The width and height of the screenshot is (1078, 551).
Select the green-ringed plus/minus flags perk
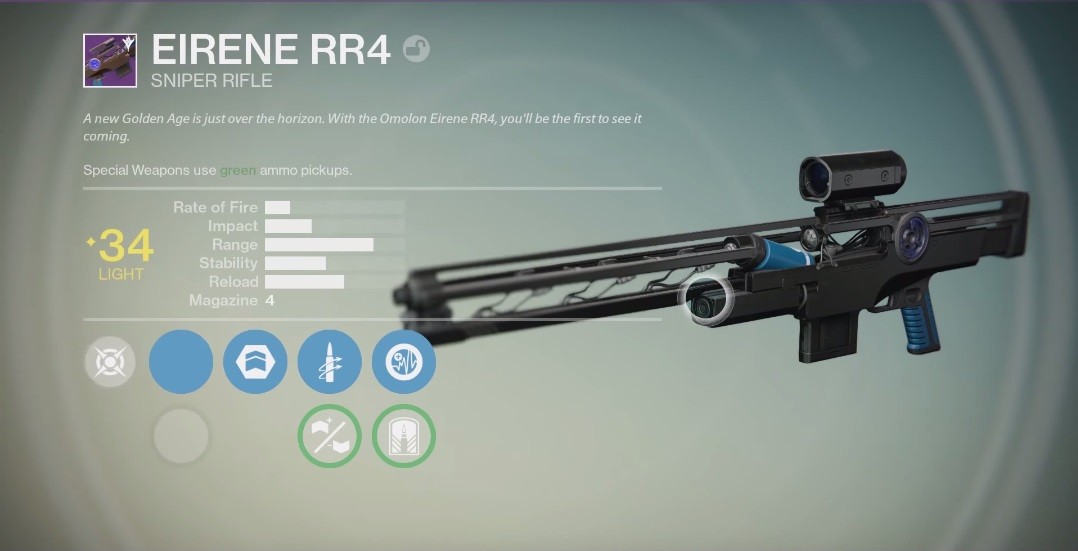(x=330, y=436)
